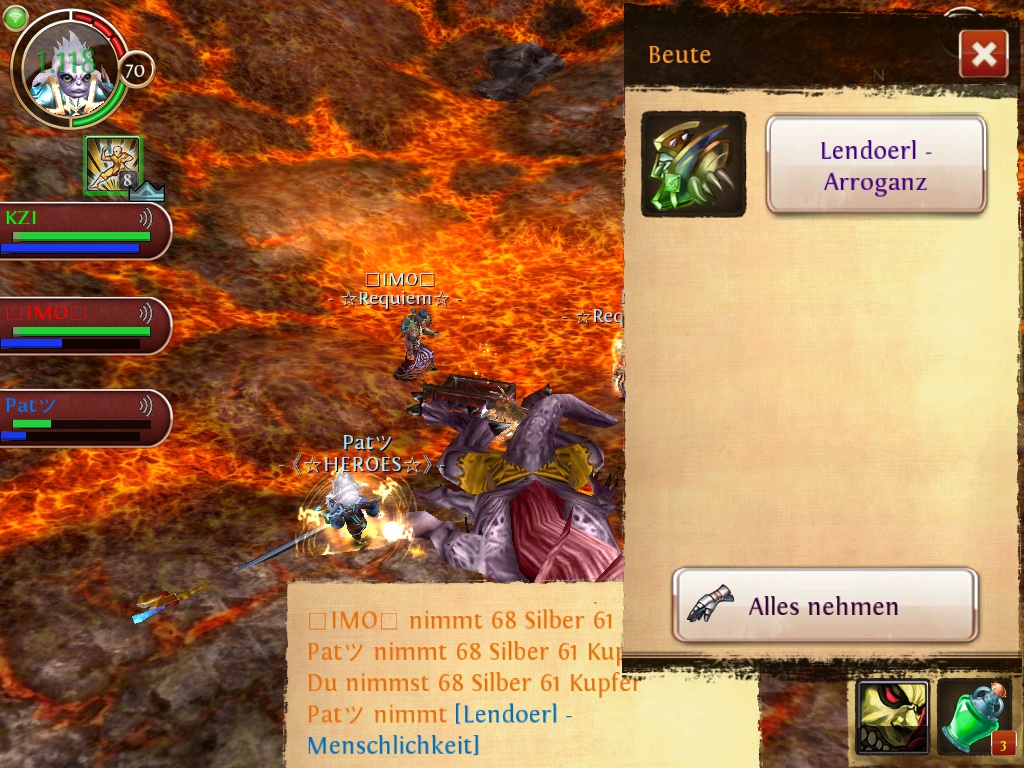Image resolution: width=1024 pixels, height=768 pixels.
Task: Select the KZI party member frame
Action: [x=84, y=231]
